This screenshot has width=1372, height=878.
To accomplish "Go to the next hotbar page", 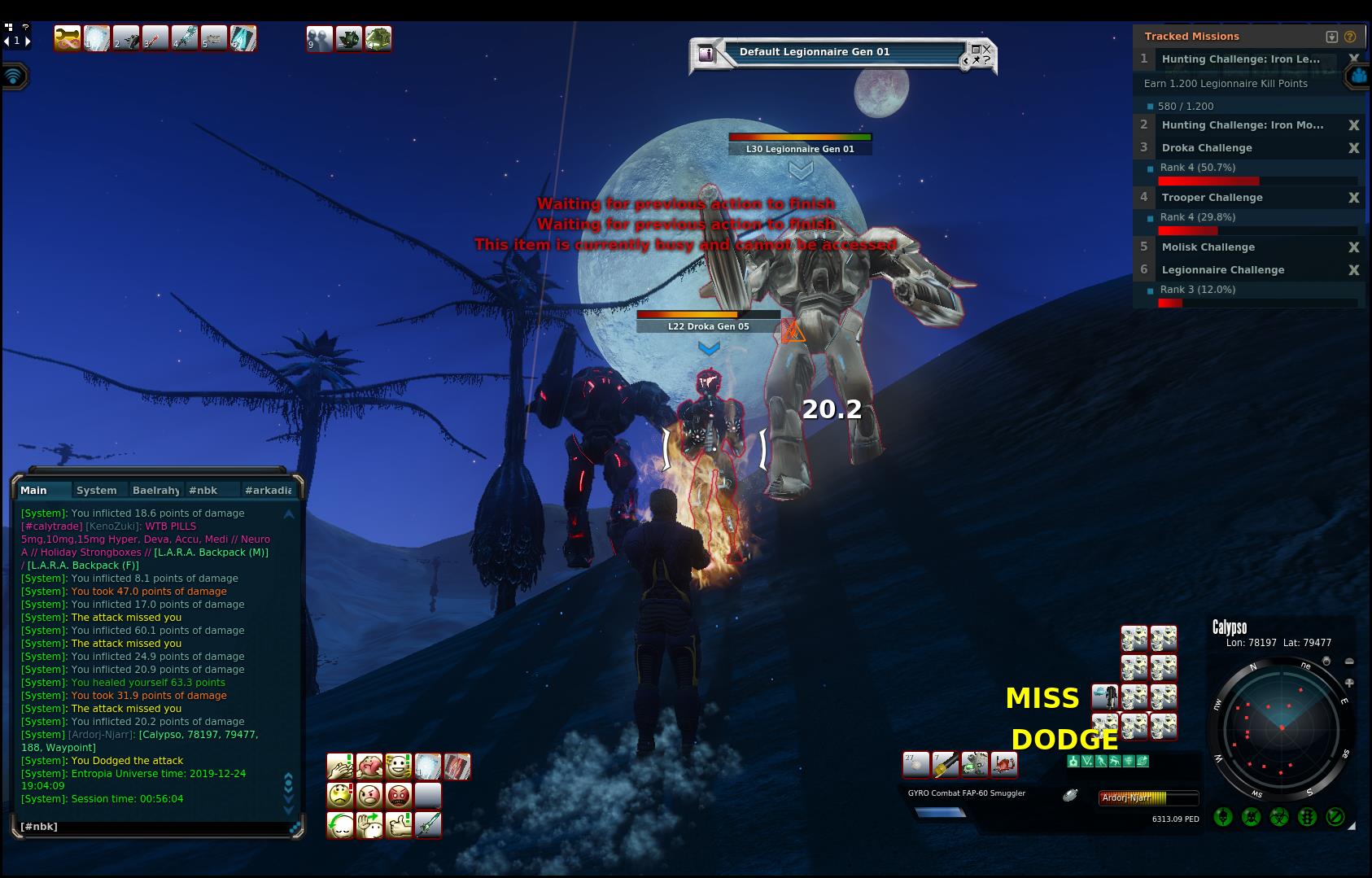I will tap(28, 41).
